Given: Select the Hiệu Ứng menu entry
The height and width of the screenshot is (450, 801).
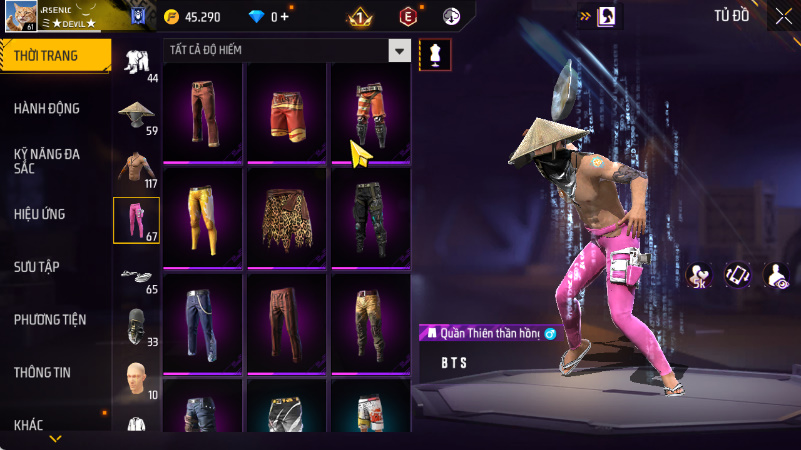Looking at the screenshot, I should click(40, 213).
